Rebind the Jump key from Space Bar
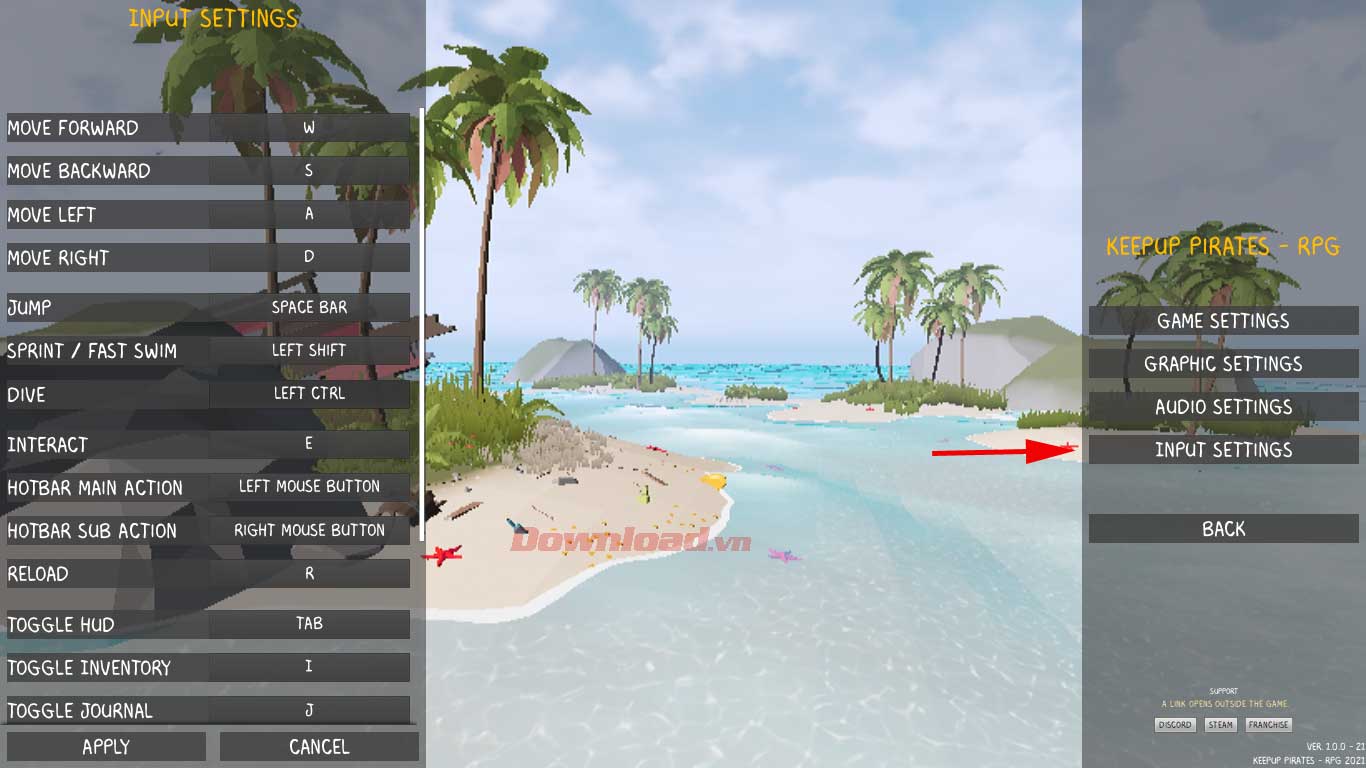 click(310, 308)
